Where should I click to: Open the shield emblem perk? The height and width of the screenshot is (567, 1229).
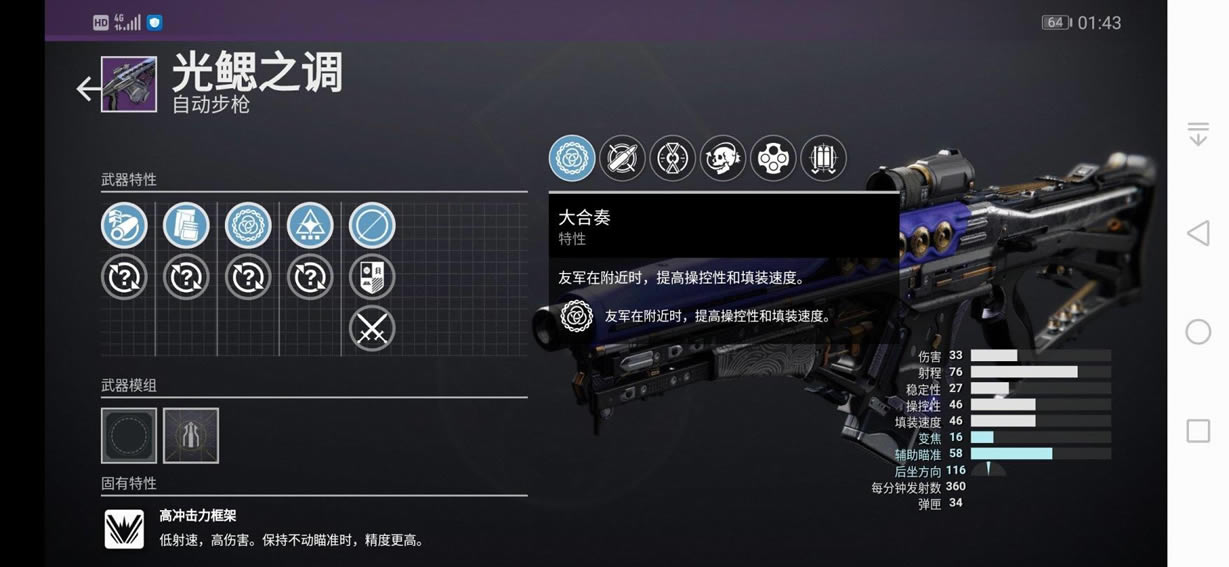pyautogui.click(x=372, y=277)
